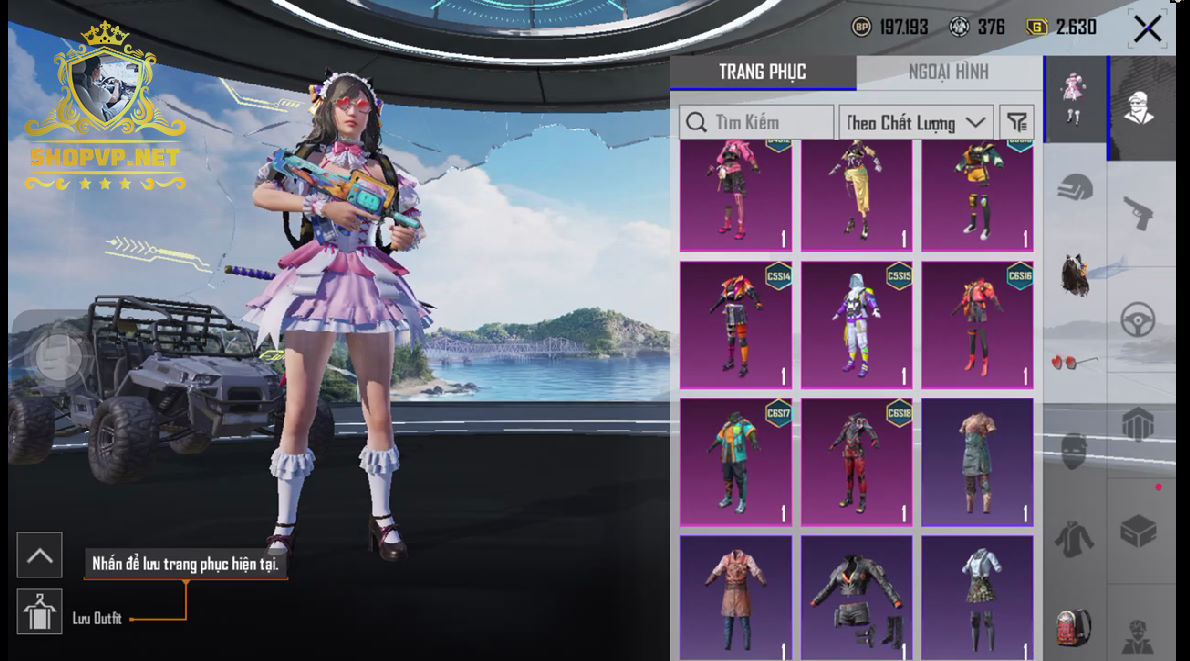Viewport: 1190px width, 661px height.
Task: Open the steering wheel vehicle category
Action: tap(1138, 320)
